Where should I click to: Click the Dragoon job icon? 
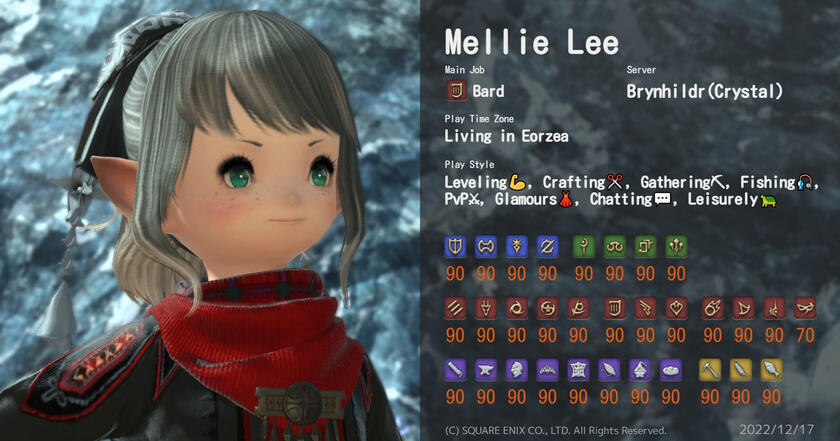pos(485,309)
